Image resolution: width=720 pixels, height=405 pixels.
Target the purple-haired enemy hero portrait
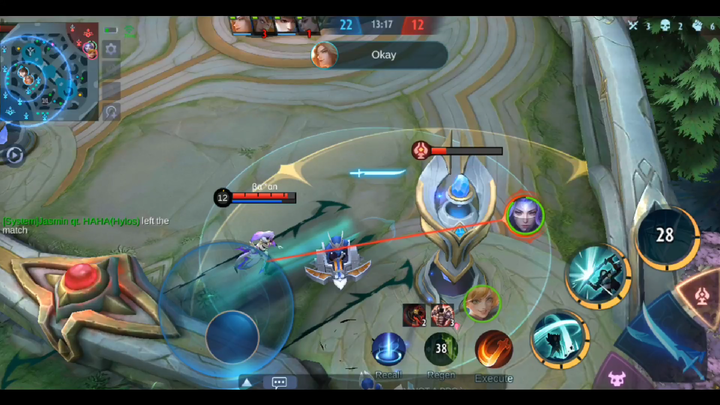coord(524,215)
